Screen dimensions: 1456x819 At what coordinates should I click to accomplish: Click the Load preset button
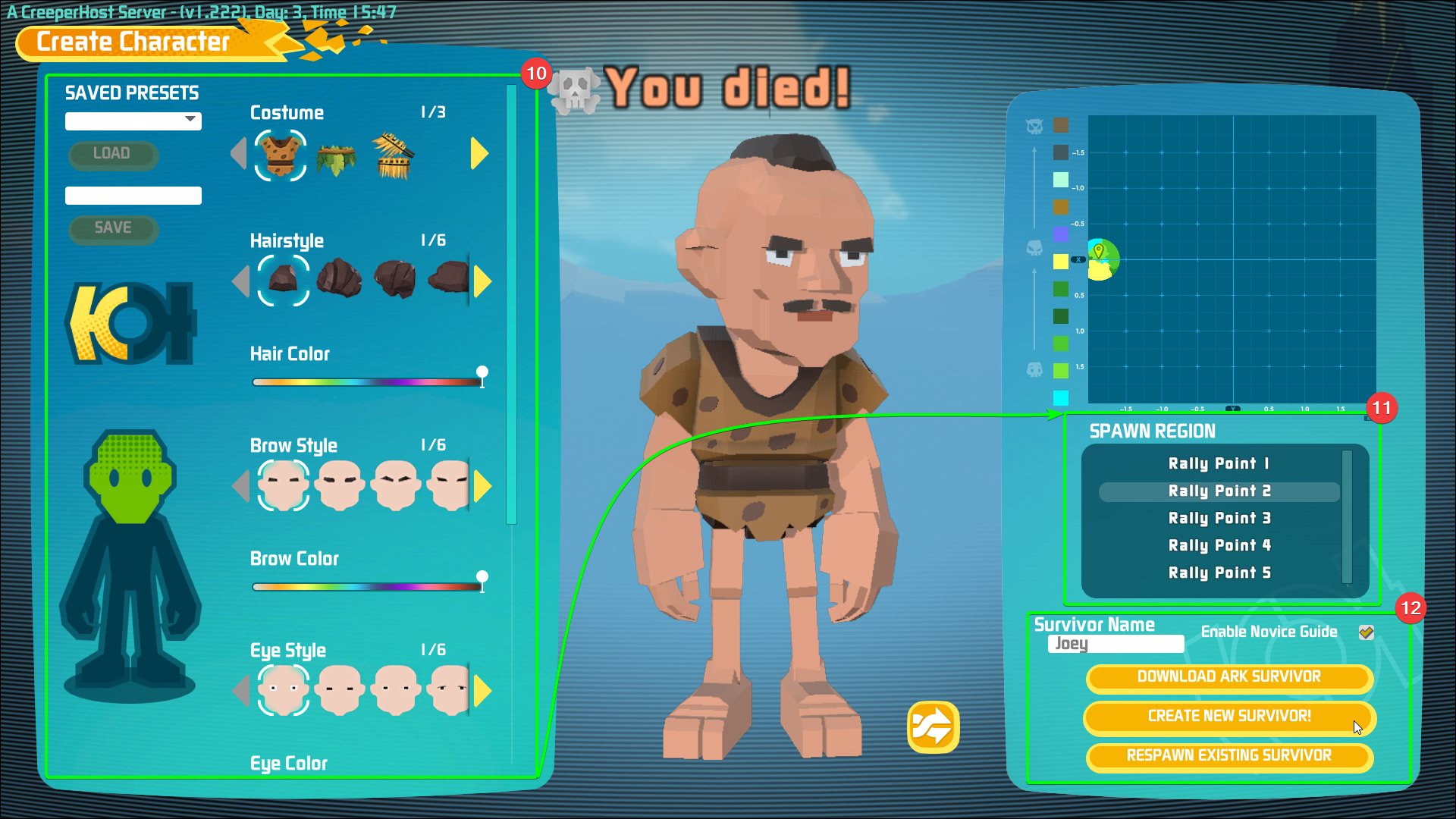pyautogui.click(x=113, y=154)
